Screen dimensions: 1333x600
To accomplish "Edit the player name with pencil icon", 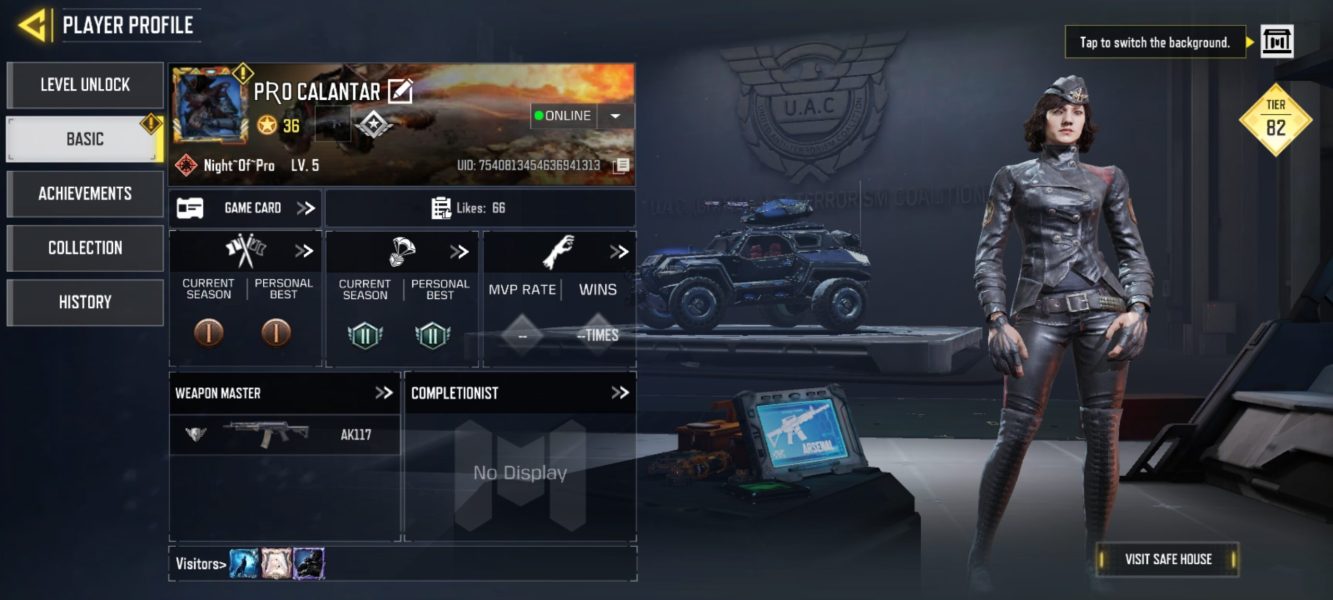I will point(400,92).
